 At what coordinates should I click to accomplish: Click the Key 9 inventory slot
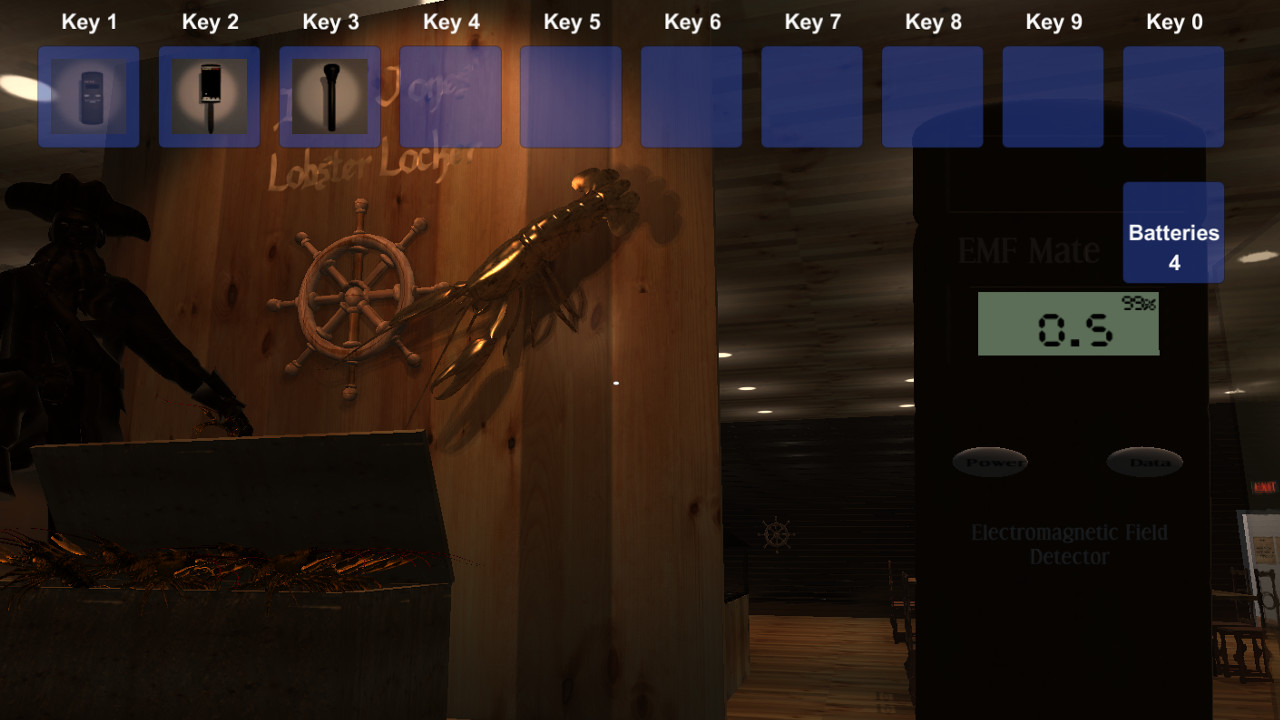coord(1053,95)
